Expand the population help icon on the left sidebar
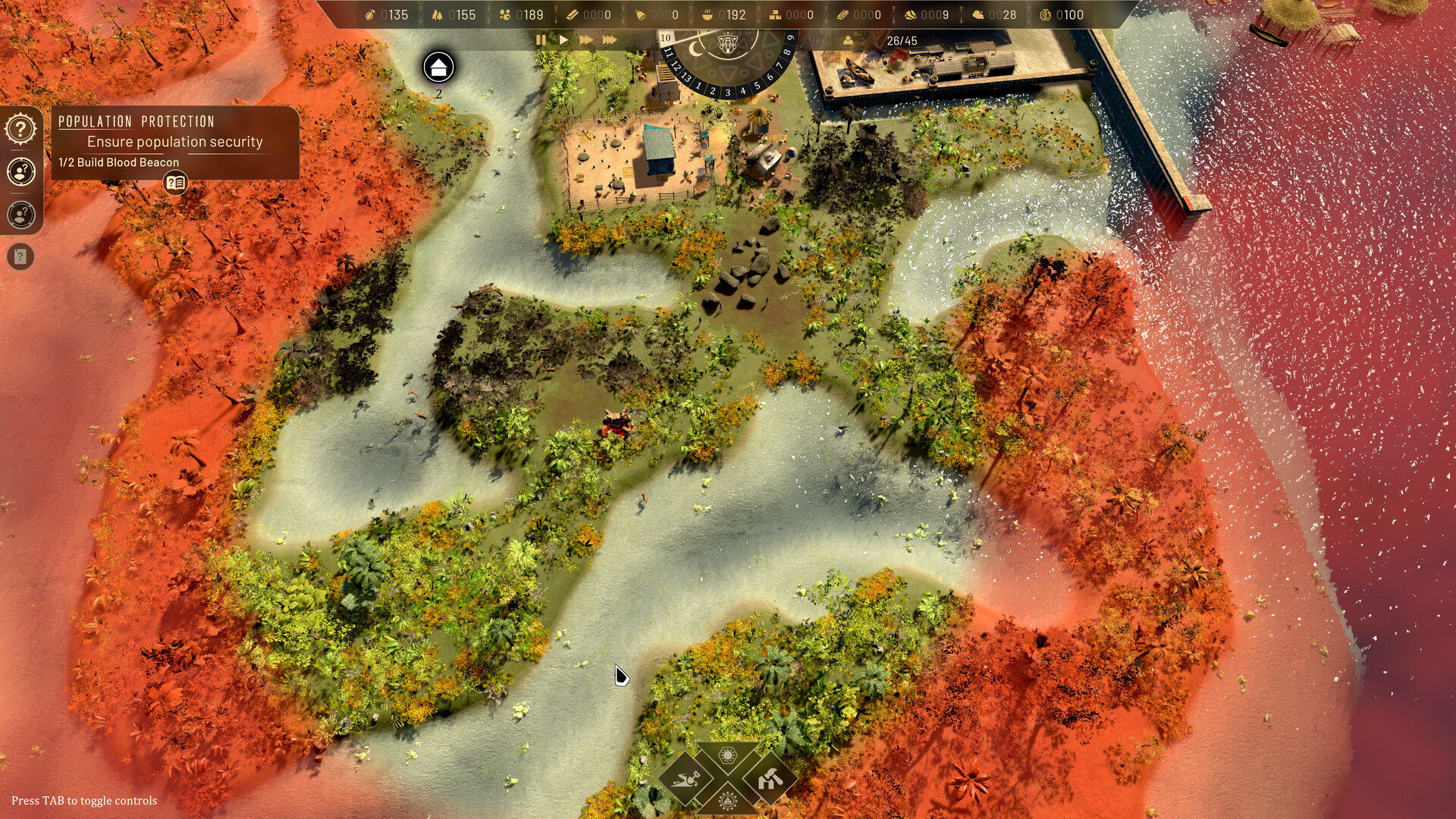The image size is (1456, 819). (x=20, y=171)
